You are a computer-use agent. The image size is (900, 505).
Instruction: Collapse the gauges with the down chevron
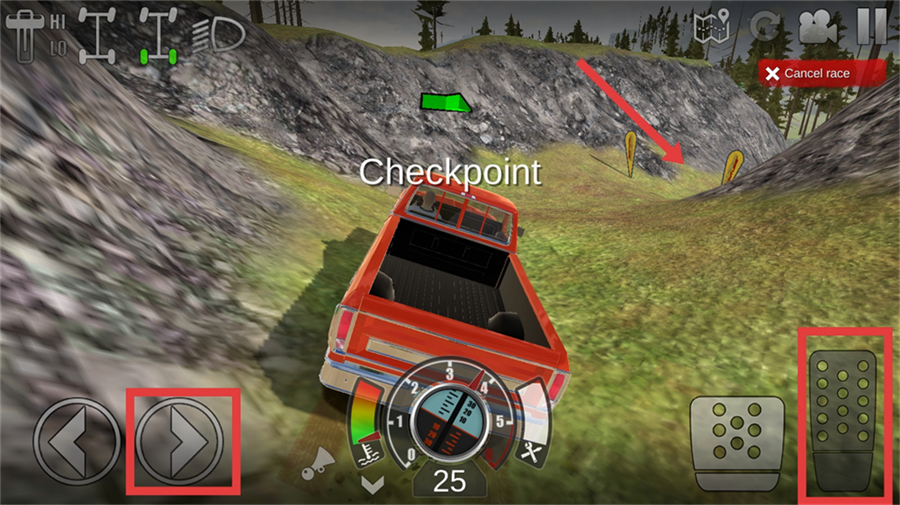[x=373, y=485]
